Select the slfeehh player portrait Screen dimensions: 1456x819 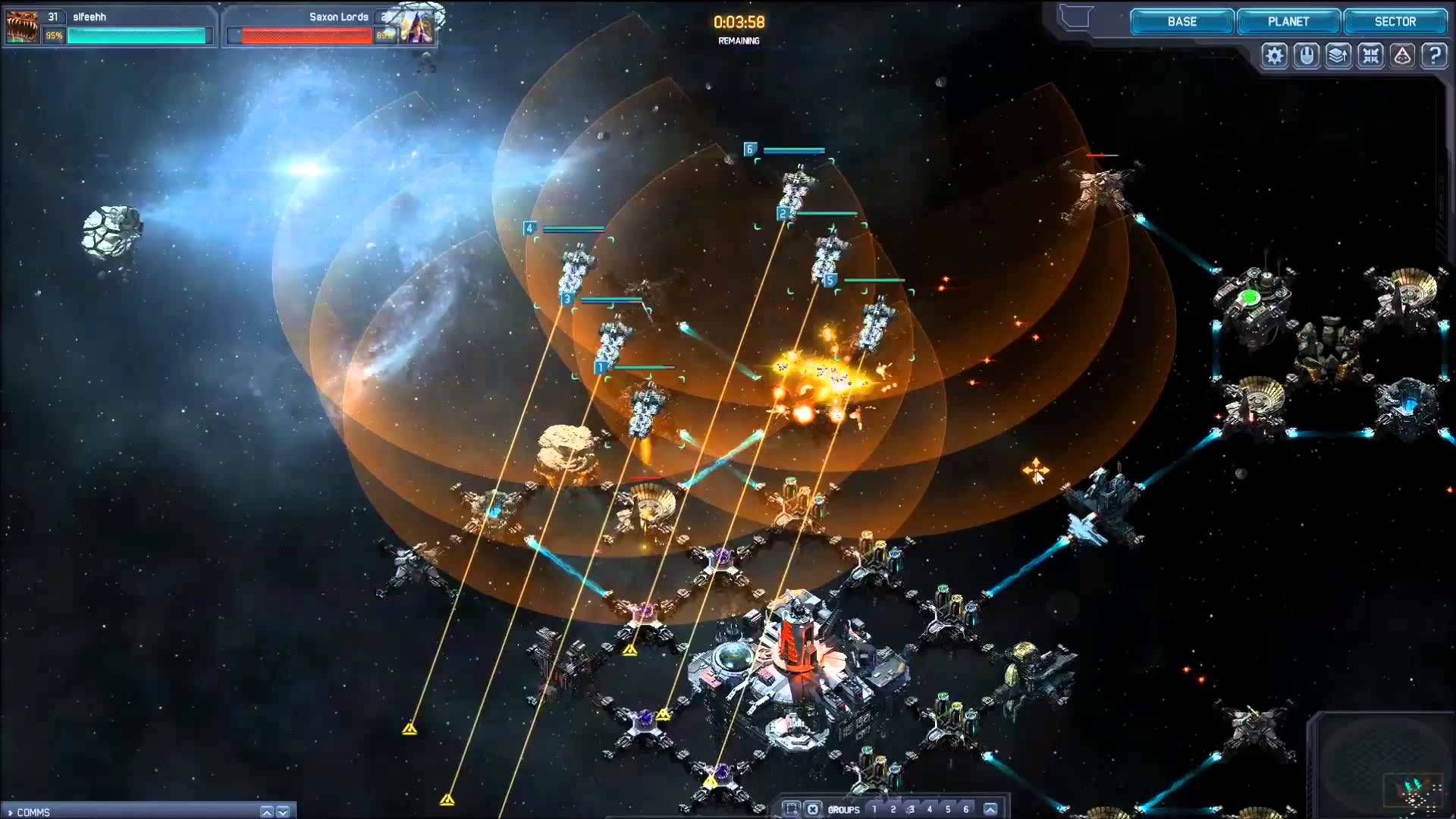22,27
